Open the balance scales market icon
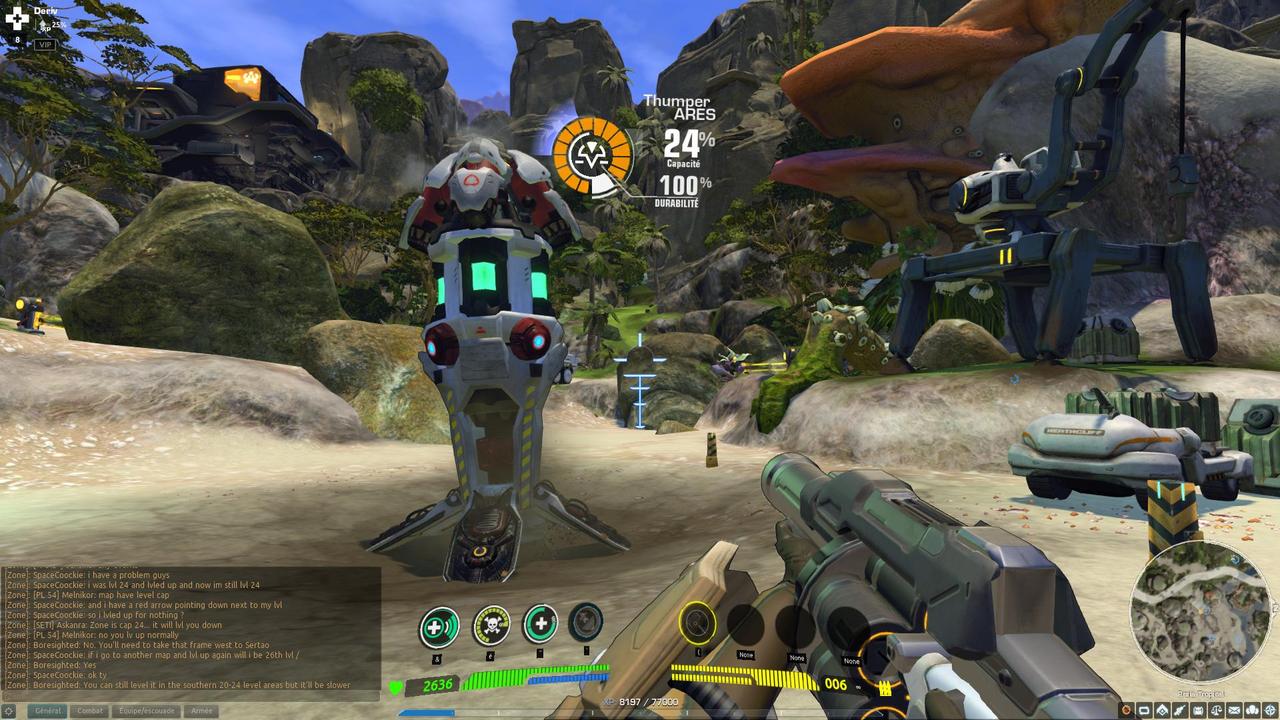The width and height of the screenshot is (1280, 720). 1216,710
